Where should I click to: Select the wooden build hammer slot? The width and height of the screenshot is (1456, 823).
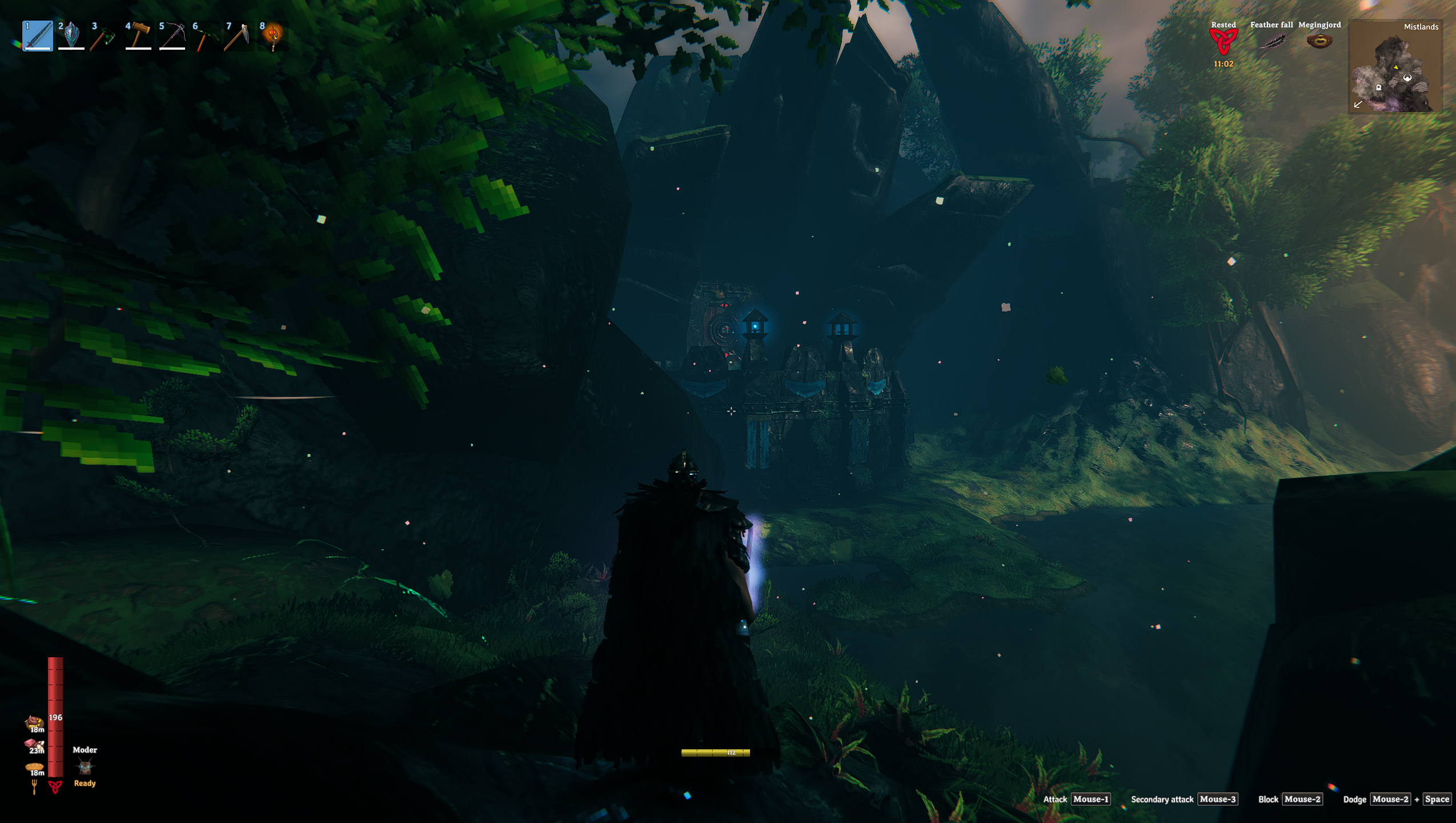138,36
